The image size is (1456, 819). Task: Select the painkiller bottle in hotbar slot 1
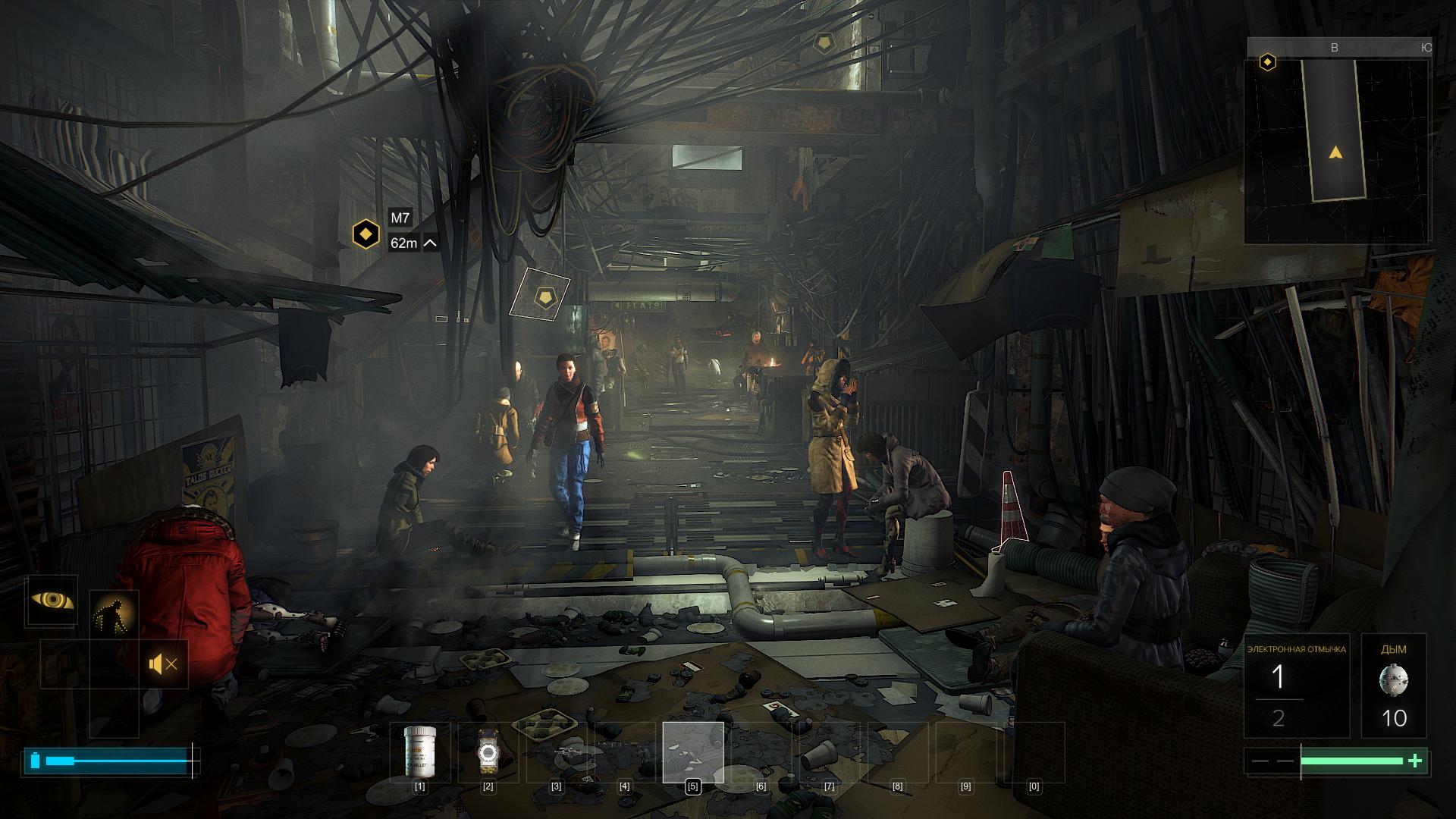(419, 752)
